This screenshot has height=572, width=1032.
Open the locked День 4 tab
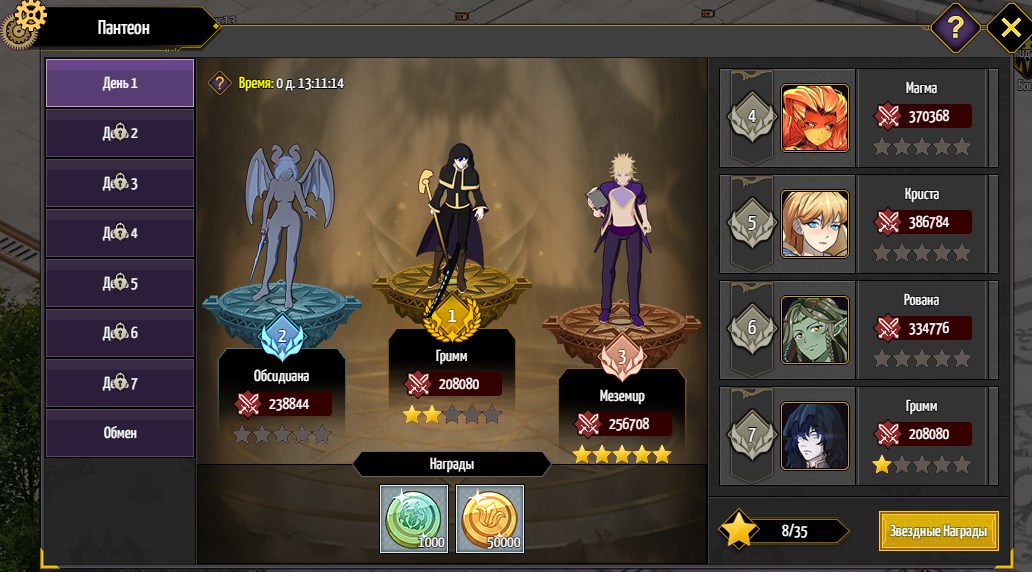pyautogui.click(x=119, y=233)
